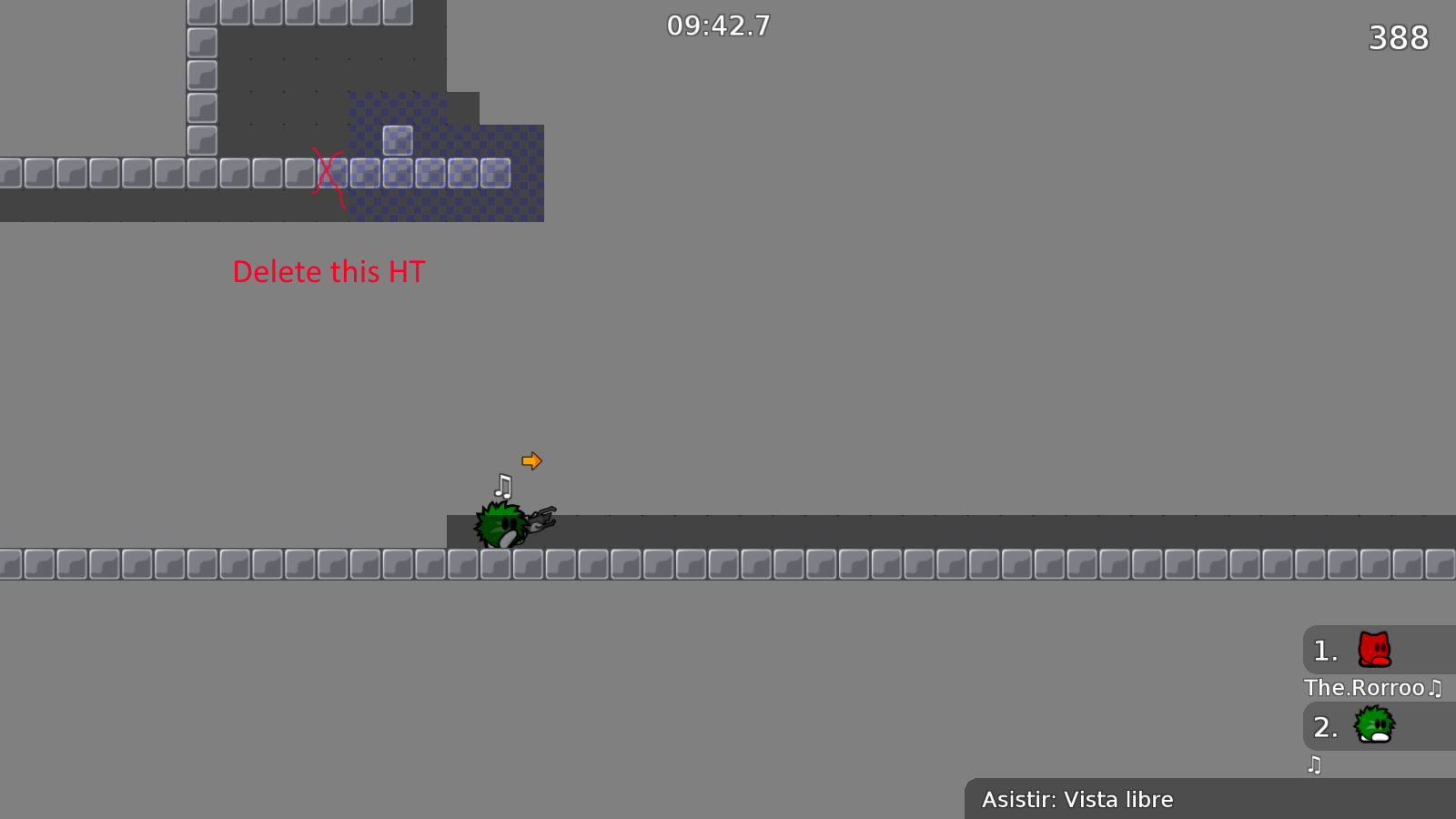Open the Asistir: Vista libre spectator bar
This screenshot has width=1456, height=819.
click(x=1078, y=799)
